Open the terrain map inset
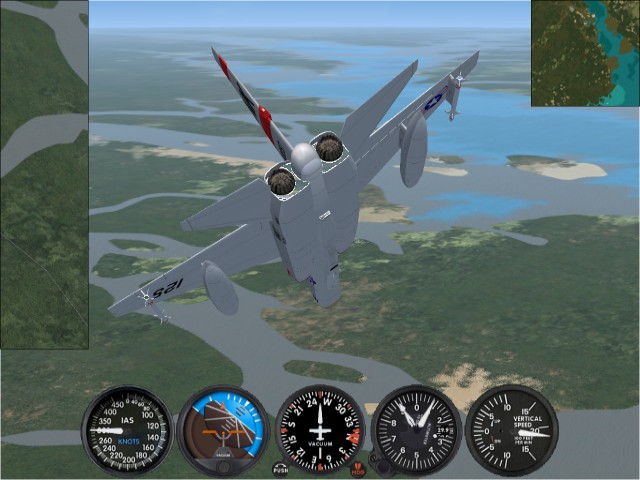 [585, 53]
